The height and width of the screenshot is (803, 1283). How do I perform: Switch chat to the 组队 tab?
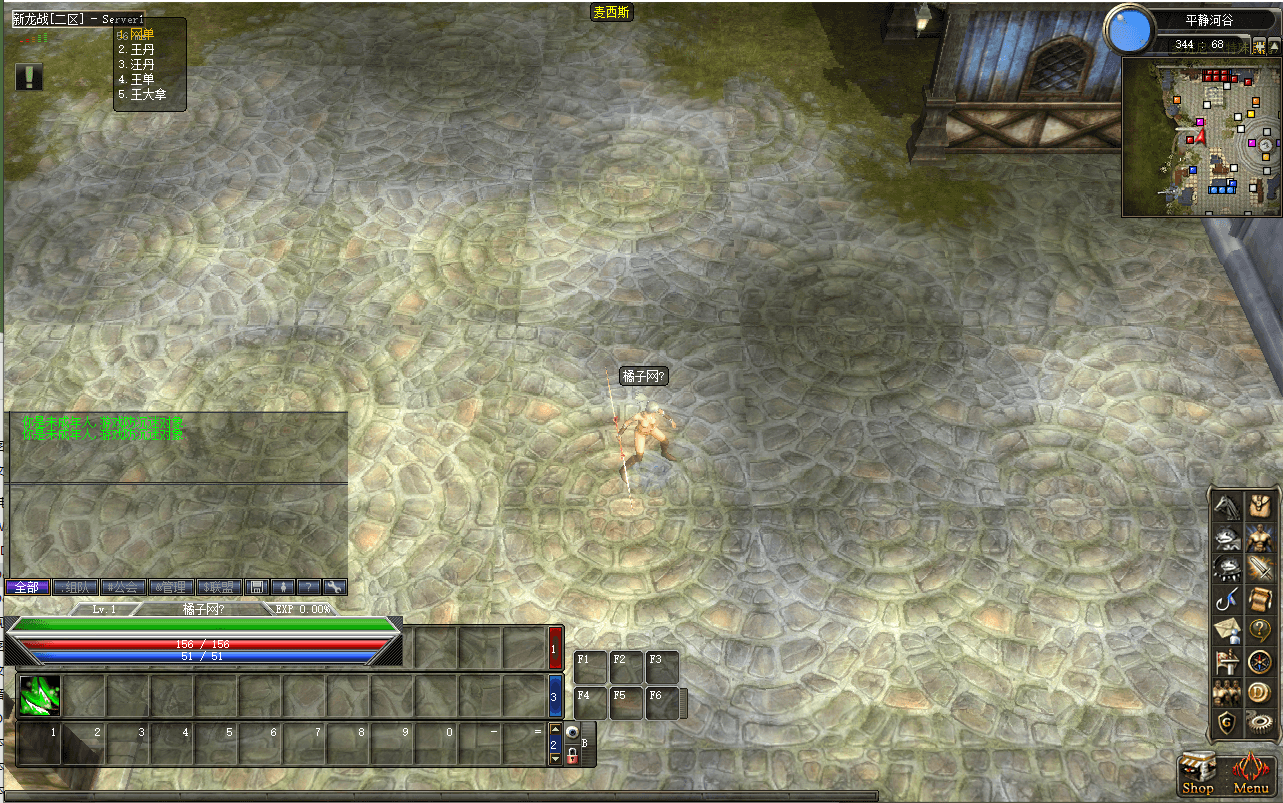tap(76, 587)
